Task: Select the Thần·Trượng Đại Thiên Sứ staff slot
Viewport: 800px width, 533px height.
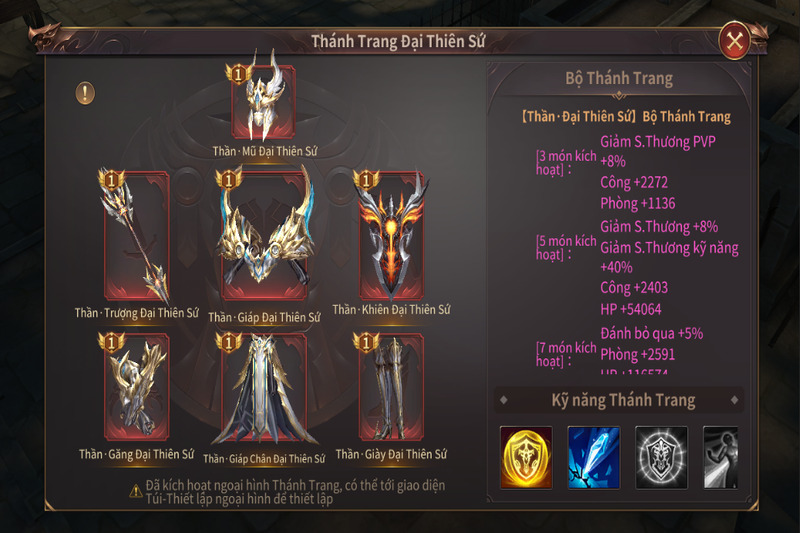Action: (137, 237)
